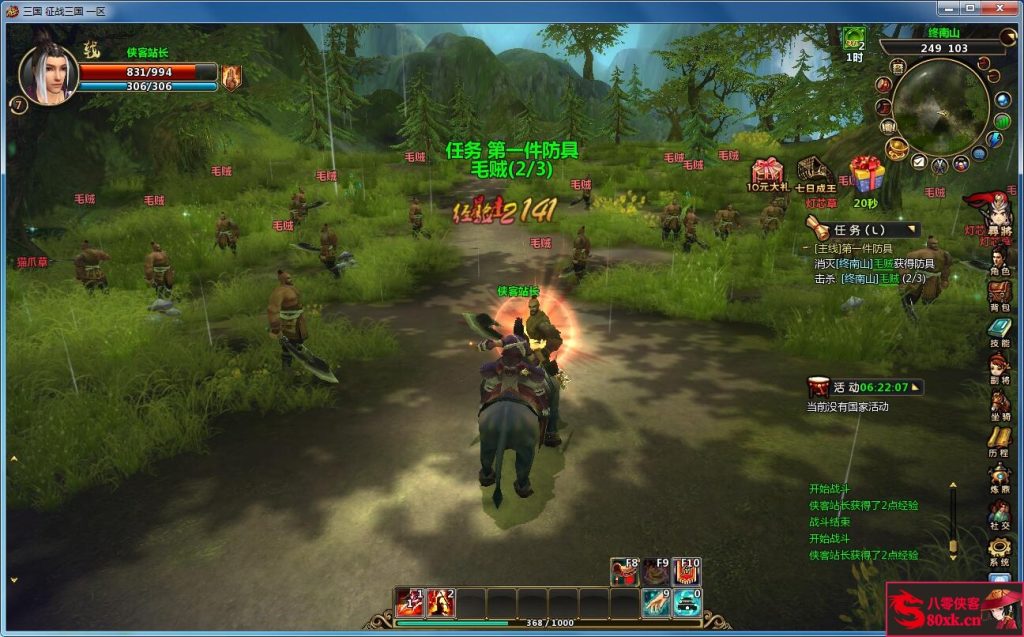This screenshot has height=637, width=1024.
Task: Open the 历程 journey scroll
Action: tap(999, 438)
